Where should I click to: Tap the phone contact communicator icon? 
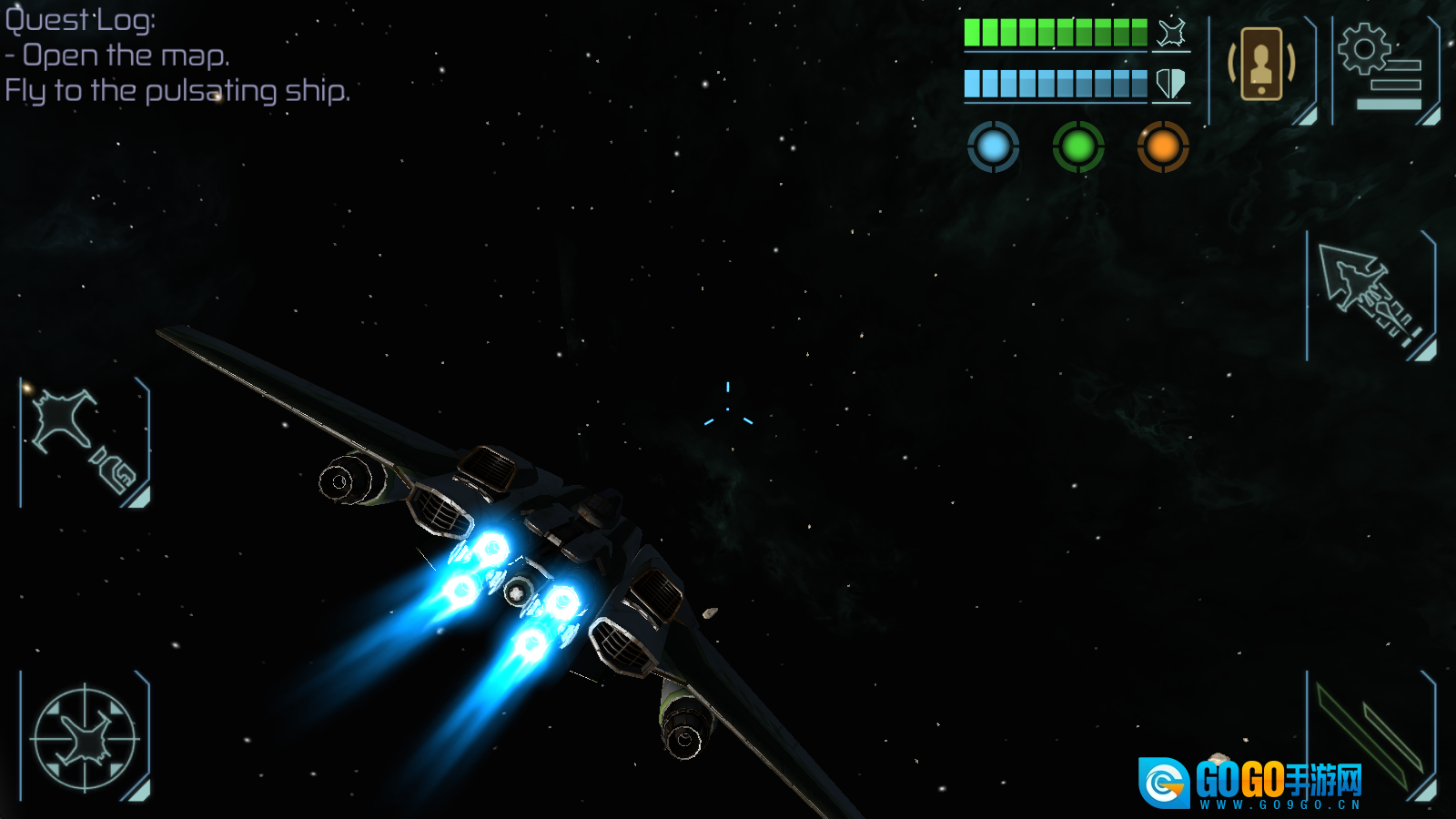(x=1261, y=65)
